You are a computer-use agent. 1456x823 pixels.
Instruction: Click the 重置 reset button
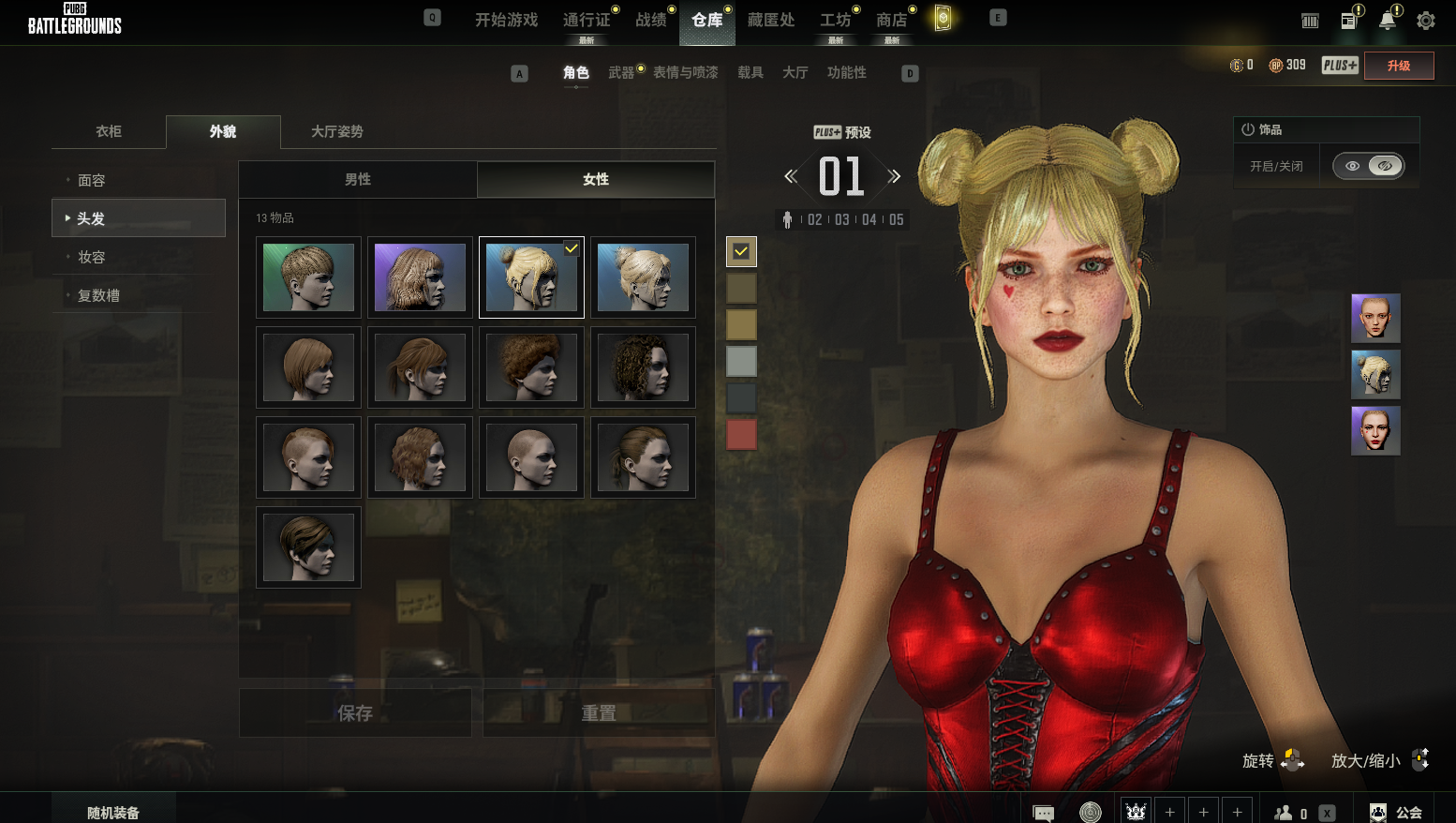(599, 713)
